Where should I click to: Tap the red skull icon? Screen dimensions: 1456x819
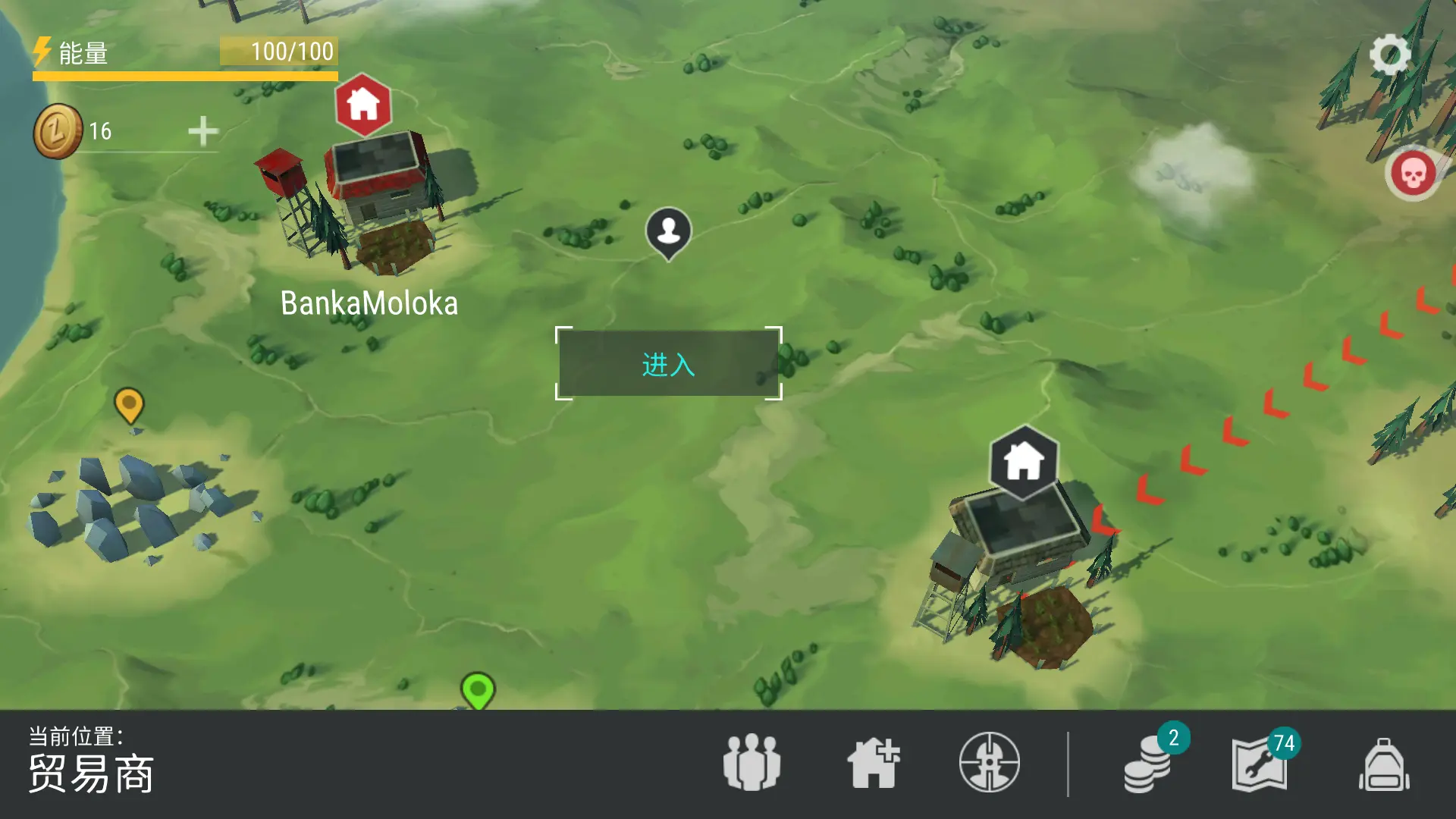click(x=1412, y=174)
